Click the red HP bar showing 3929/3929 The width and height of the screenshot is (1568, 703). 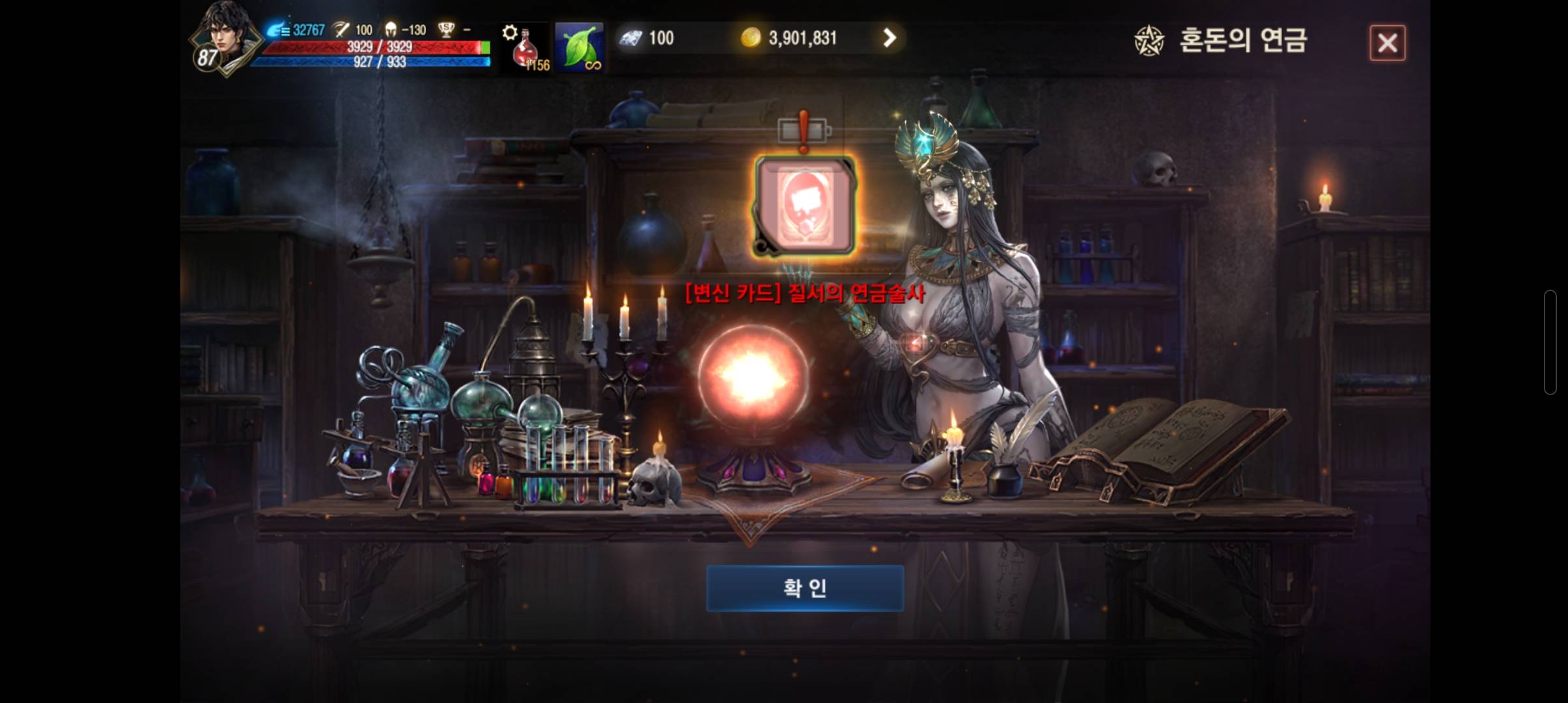pos(365,47)
